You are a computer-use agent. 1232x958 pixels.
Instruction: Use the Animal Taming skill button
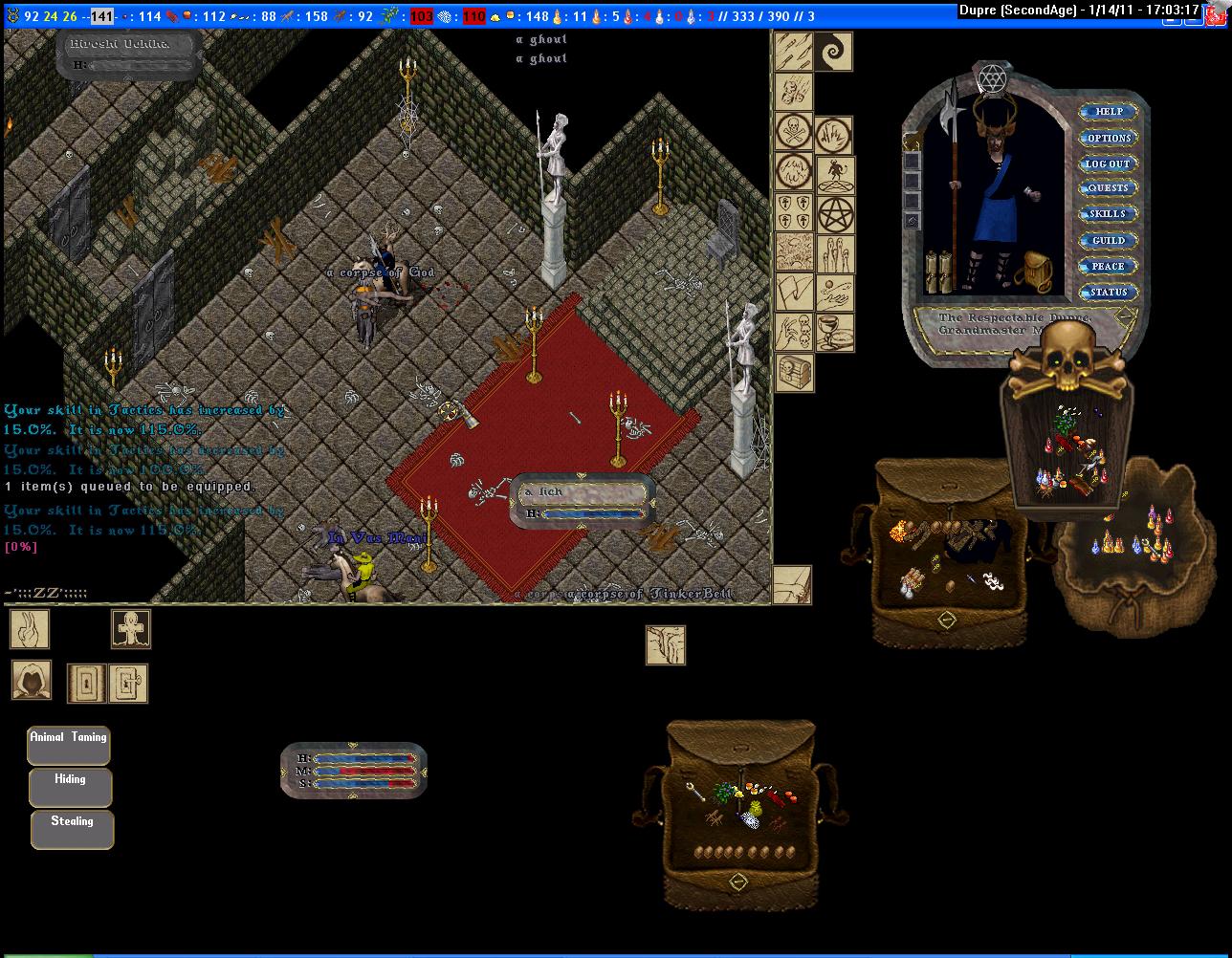[x=69, y=745]
